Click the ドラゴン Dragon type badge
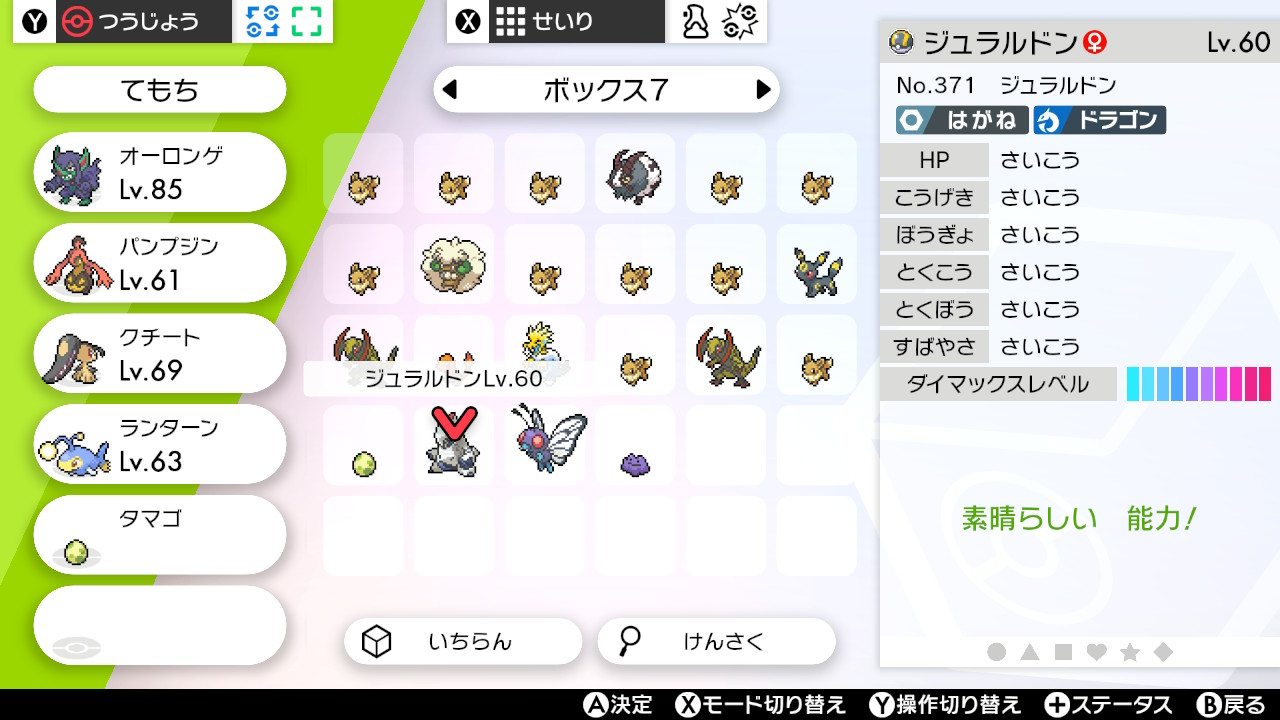This screenshot has width=1280, height=720. point(1099,120)
